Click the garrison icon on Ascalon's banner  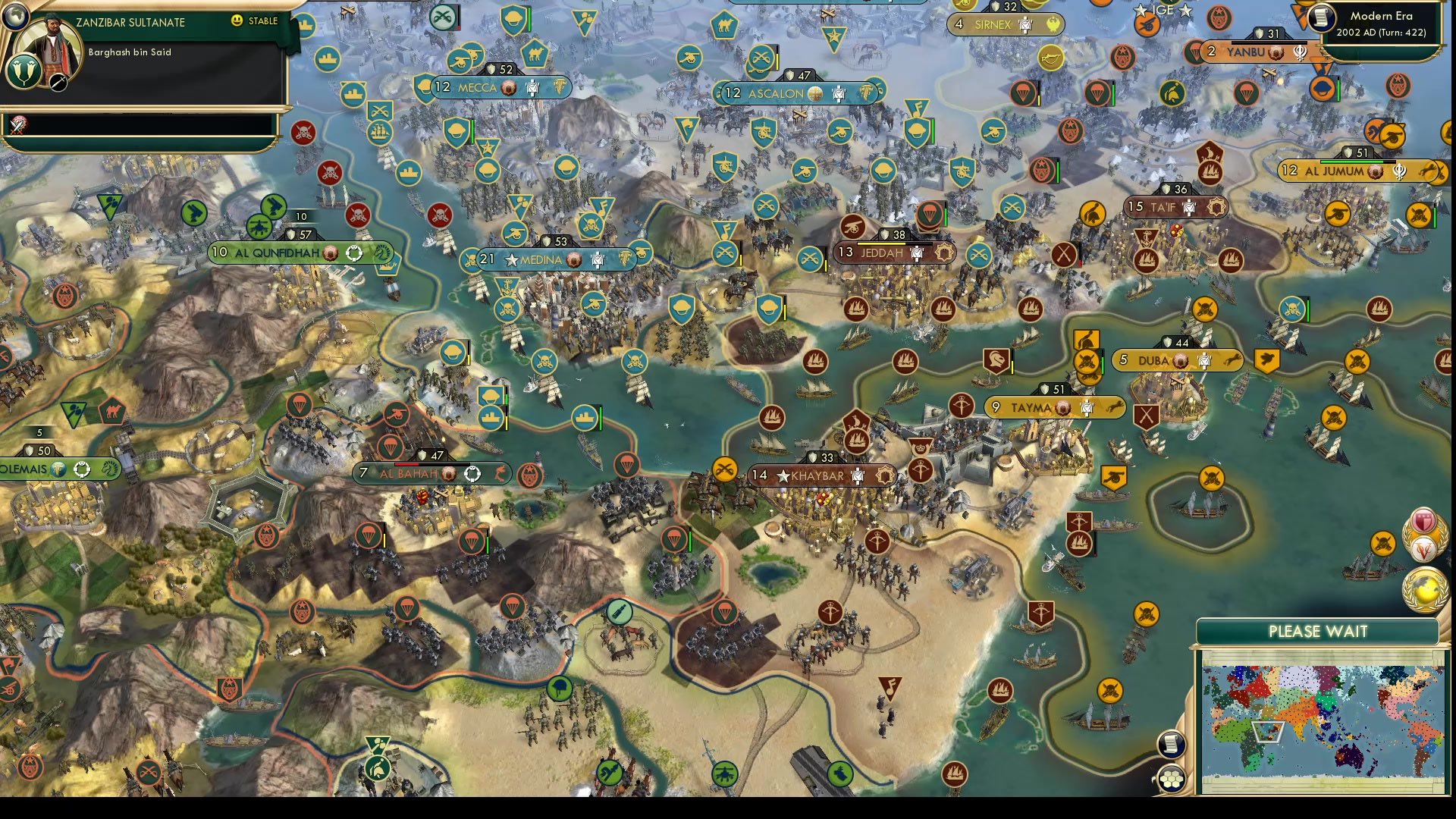[x=839, y=94]
